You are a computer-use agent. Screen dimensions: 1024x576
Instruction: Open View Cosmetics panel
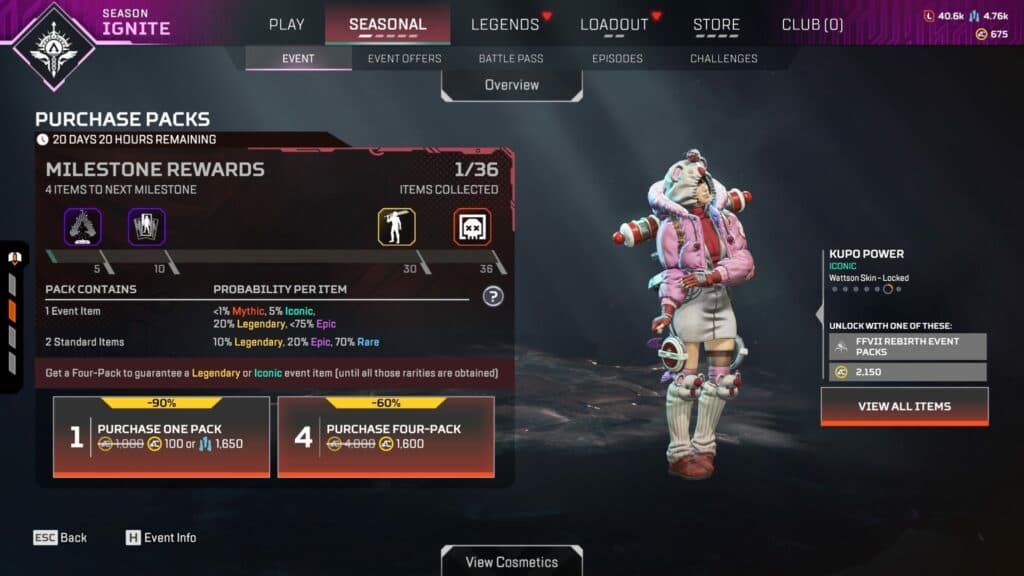pos(511,561)
